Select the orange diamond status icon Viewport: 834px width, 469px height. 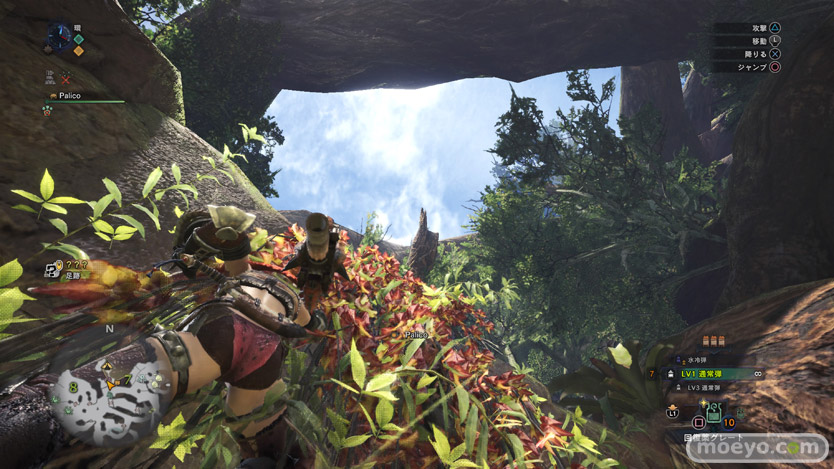[x=78, y=49]
